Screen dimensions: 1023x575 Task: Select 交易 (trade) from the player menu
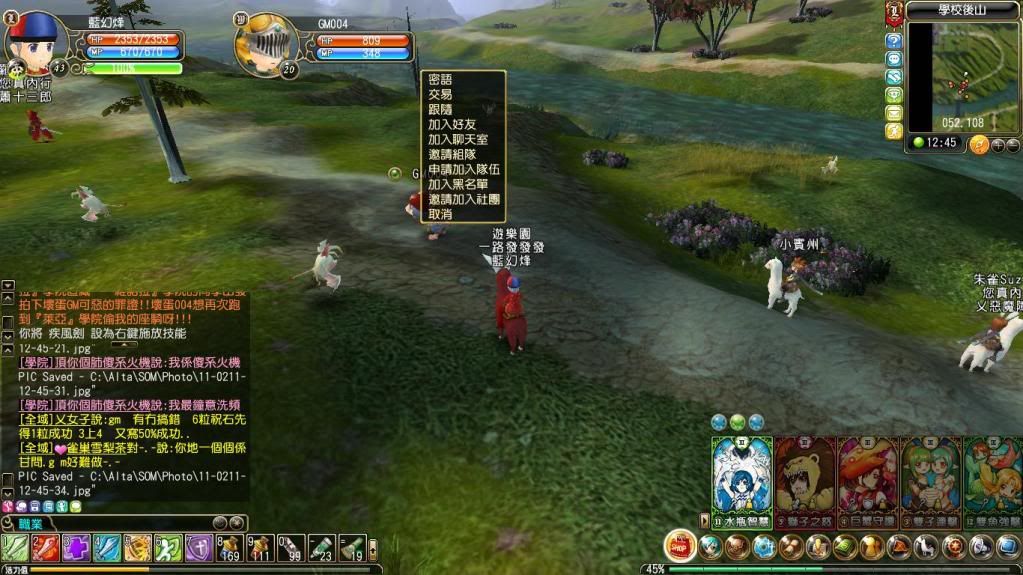click(x=440, y=94)
